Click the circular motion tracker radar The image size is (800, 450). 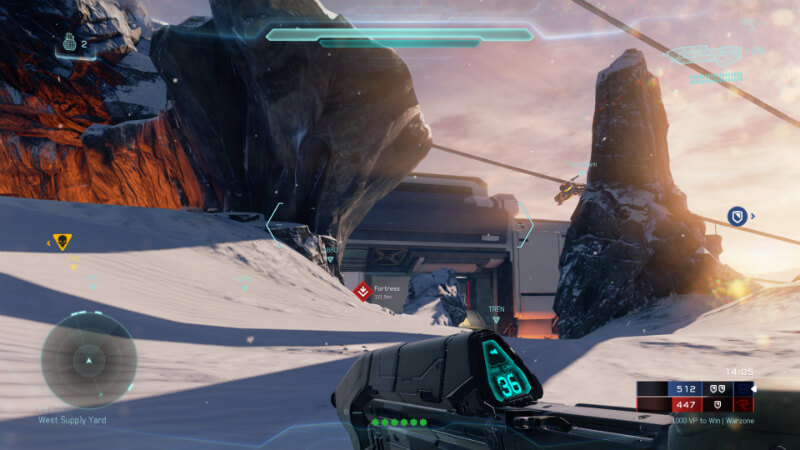88,360
